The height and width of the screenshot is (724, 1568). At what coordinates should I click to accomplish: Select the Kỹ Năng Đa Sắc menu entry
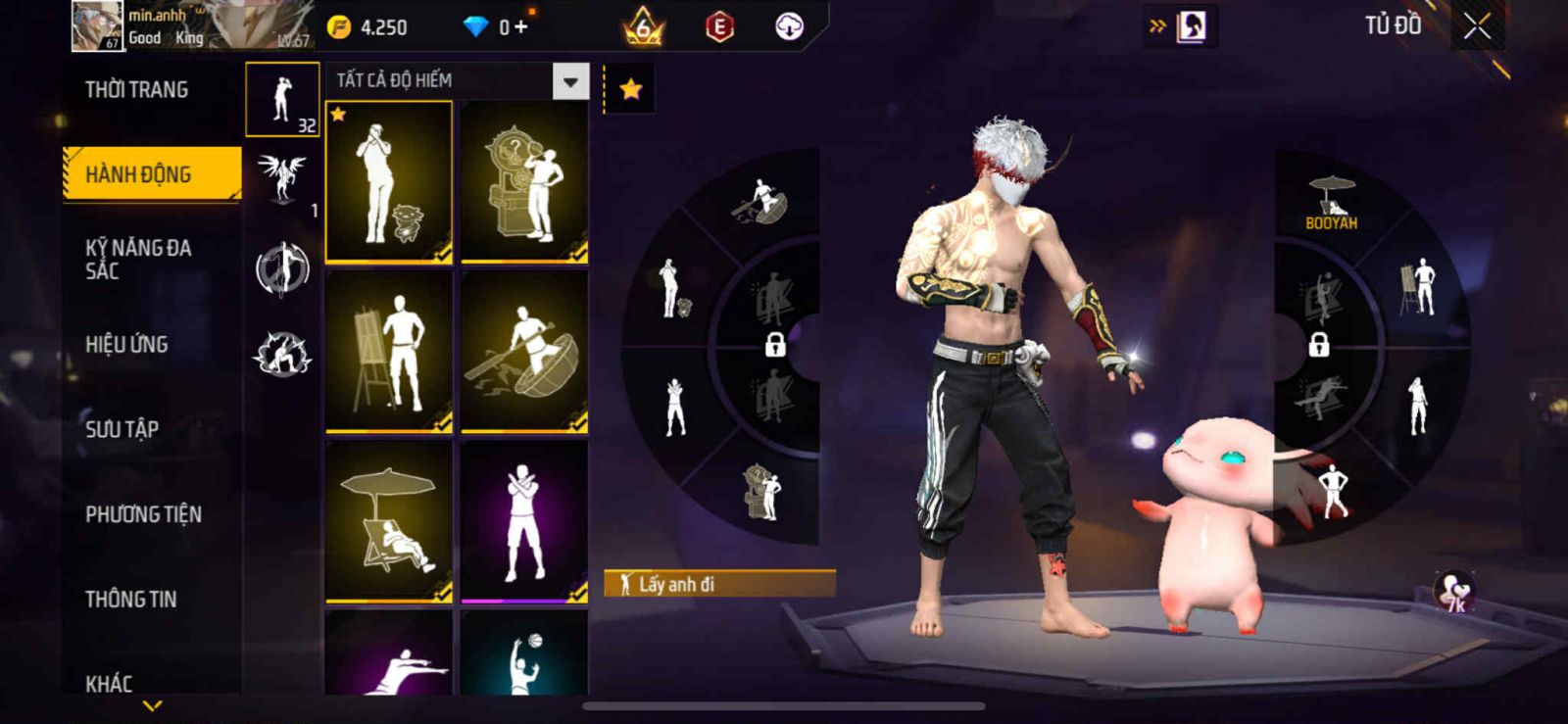[138, 259]
